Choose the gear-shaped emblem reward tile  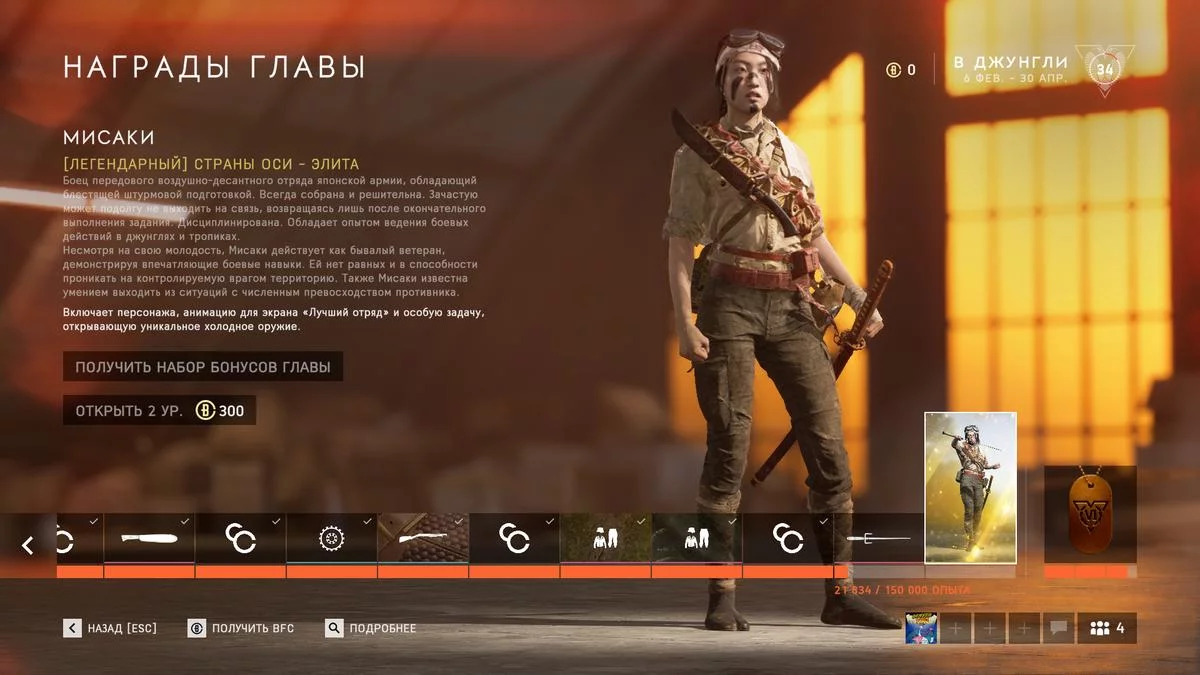[331, 539]
